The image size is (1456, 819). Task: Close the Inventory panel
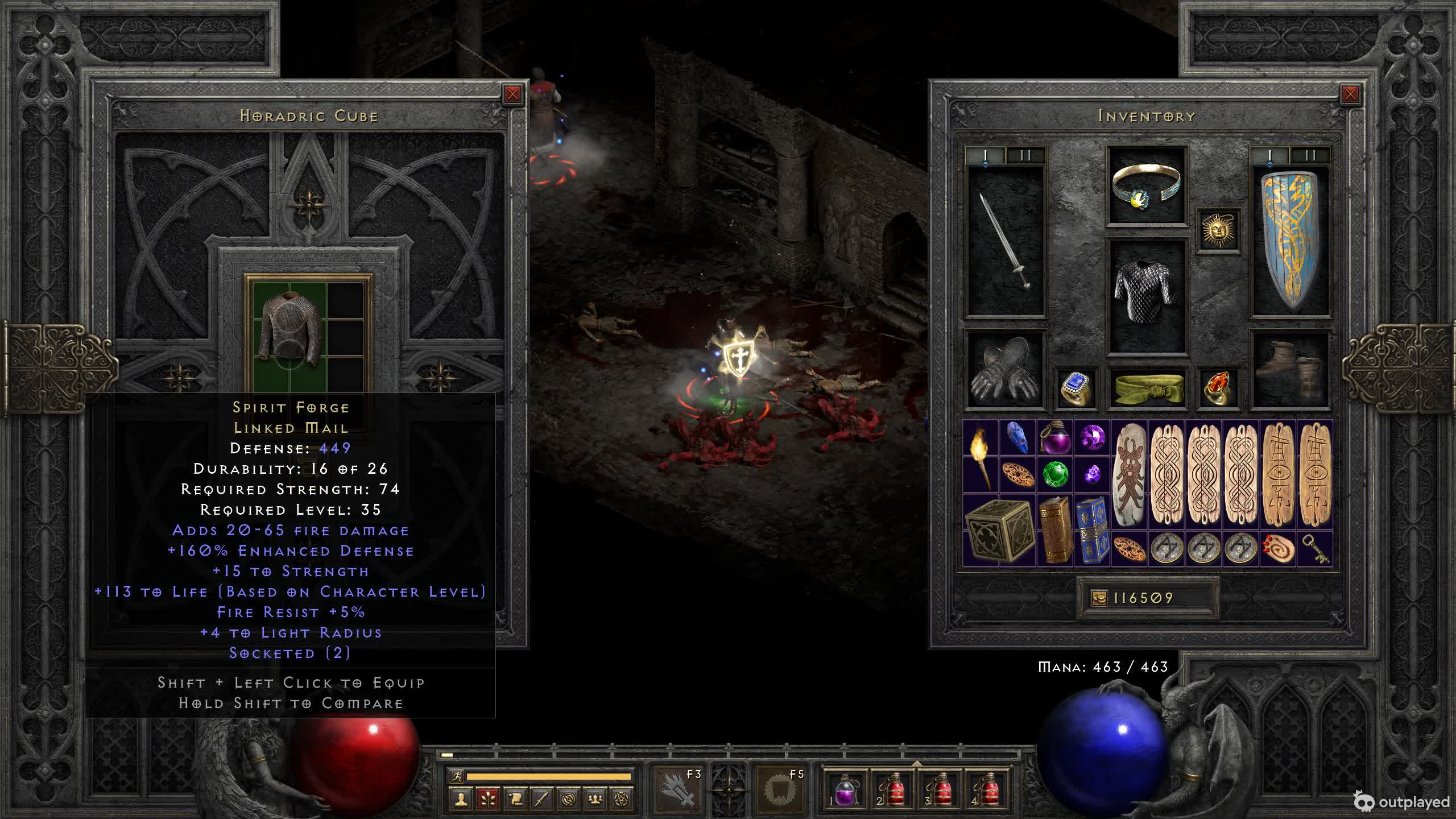[1350, 94]
